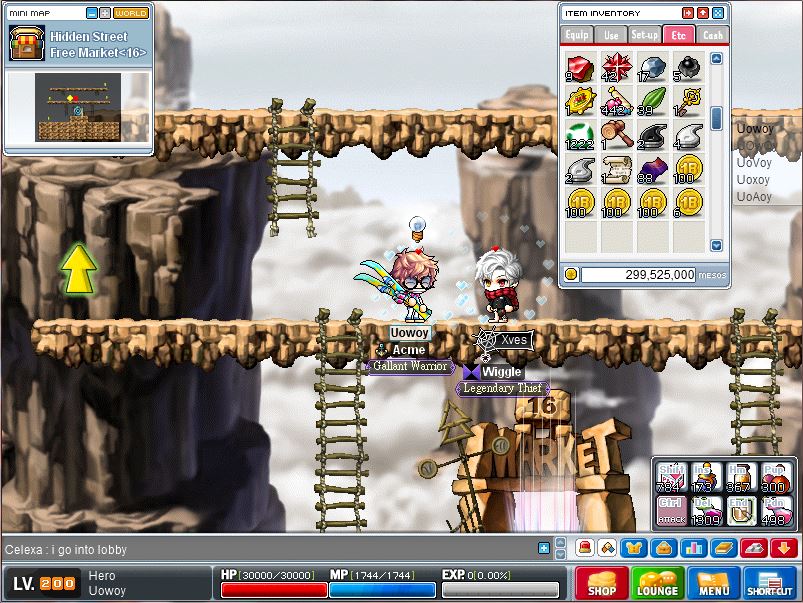The width and height of the screenshot is (803, 603).
Task: Select the rolled scroll item slot
Action: point(613,169)
